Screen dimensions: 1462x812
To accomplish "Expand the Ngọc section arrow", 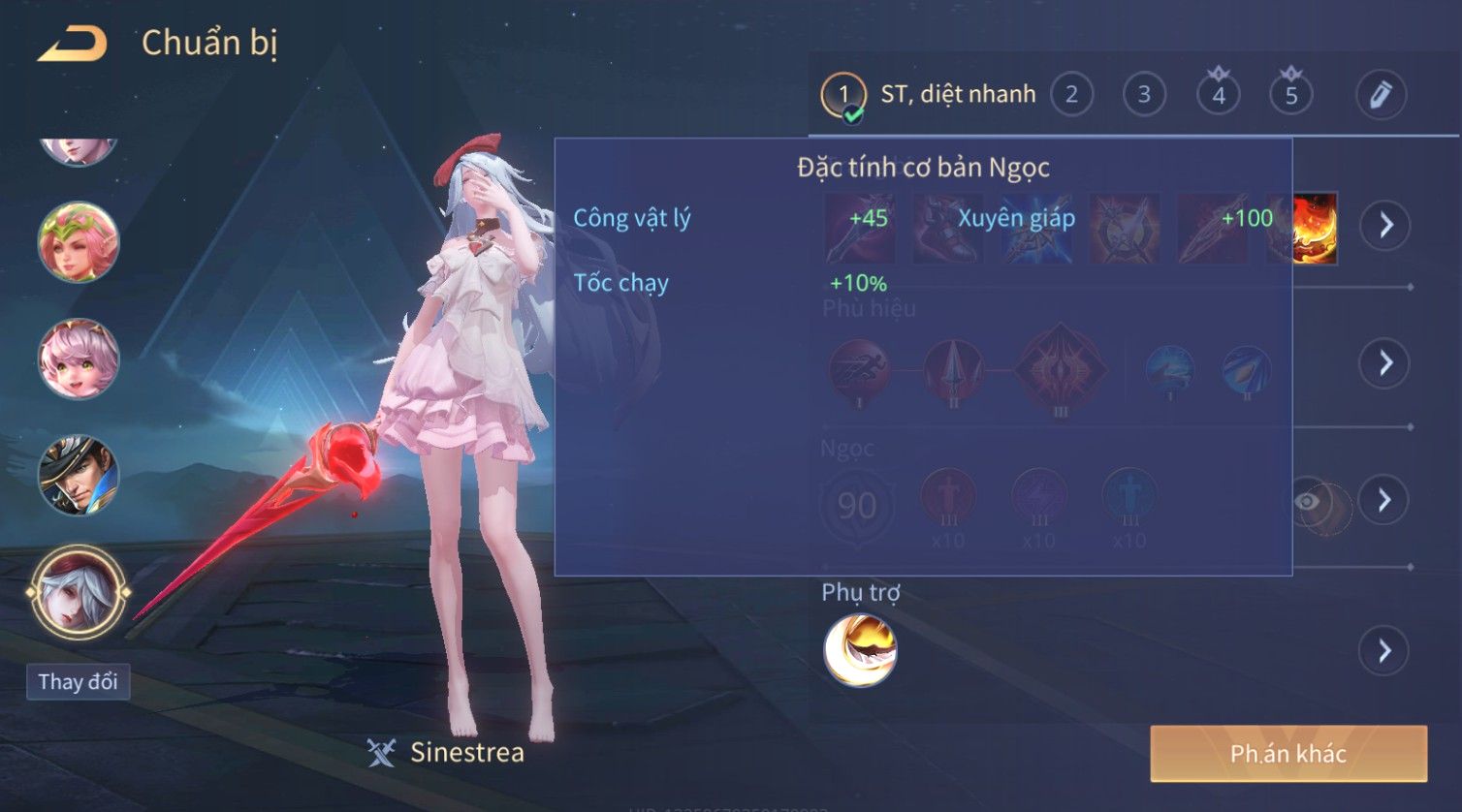I will tap(1384, 500).
